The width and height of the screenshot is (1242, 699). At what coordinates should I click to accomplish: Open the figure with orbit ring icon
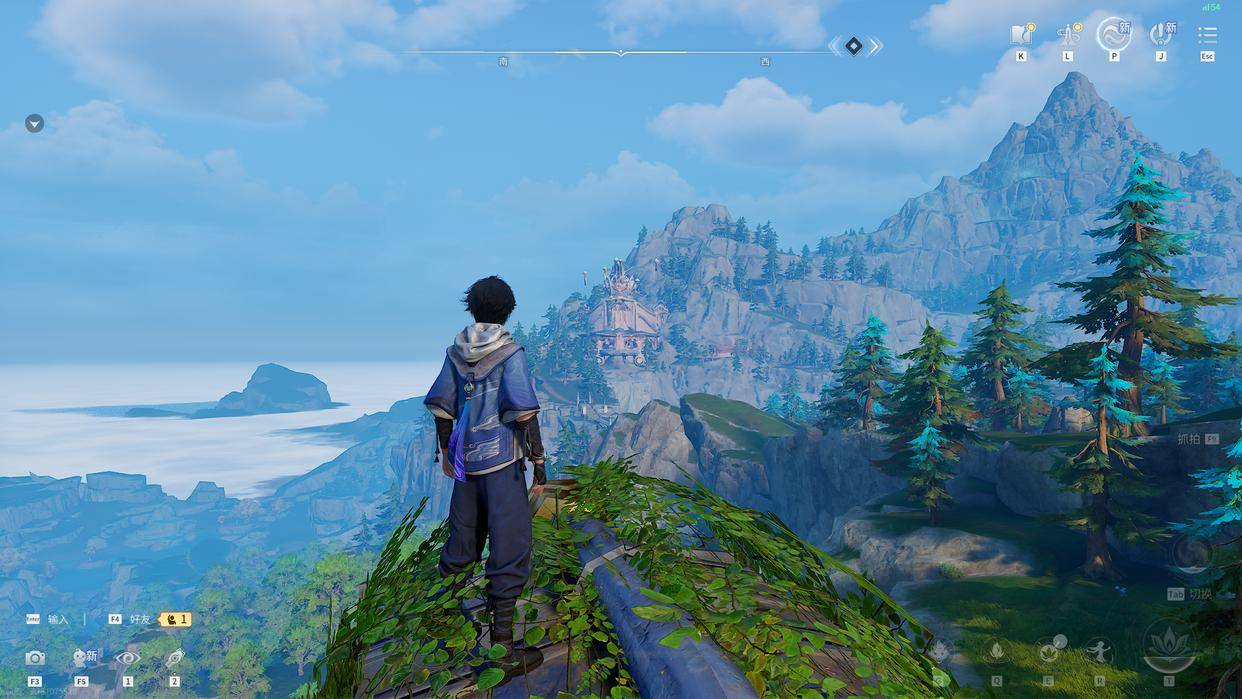pos(1067,35)
